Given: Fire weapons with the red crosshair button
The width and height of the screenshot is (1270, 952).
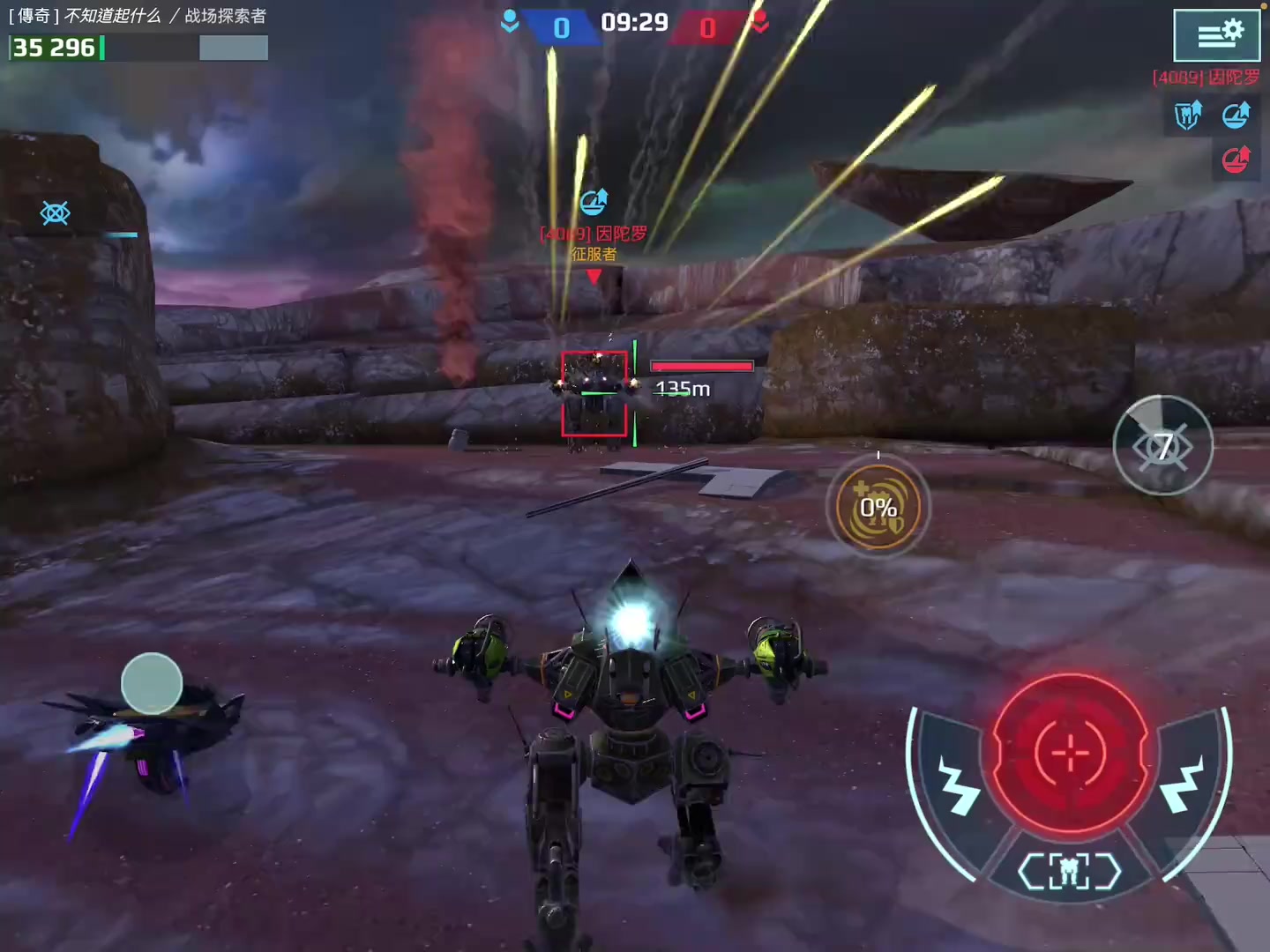Looking at the screenshot, I should click(x=1070, y=754).
